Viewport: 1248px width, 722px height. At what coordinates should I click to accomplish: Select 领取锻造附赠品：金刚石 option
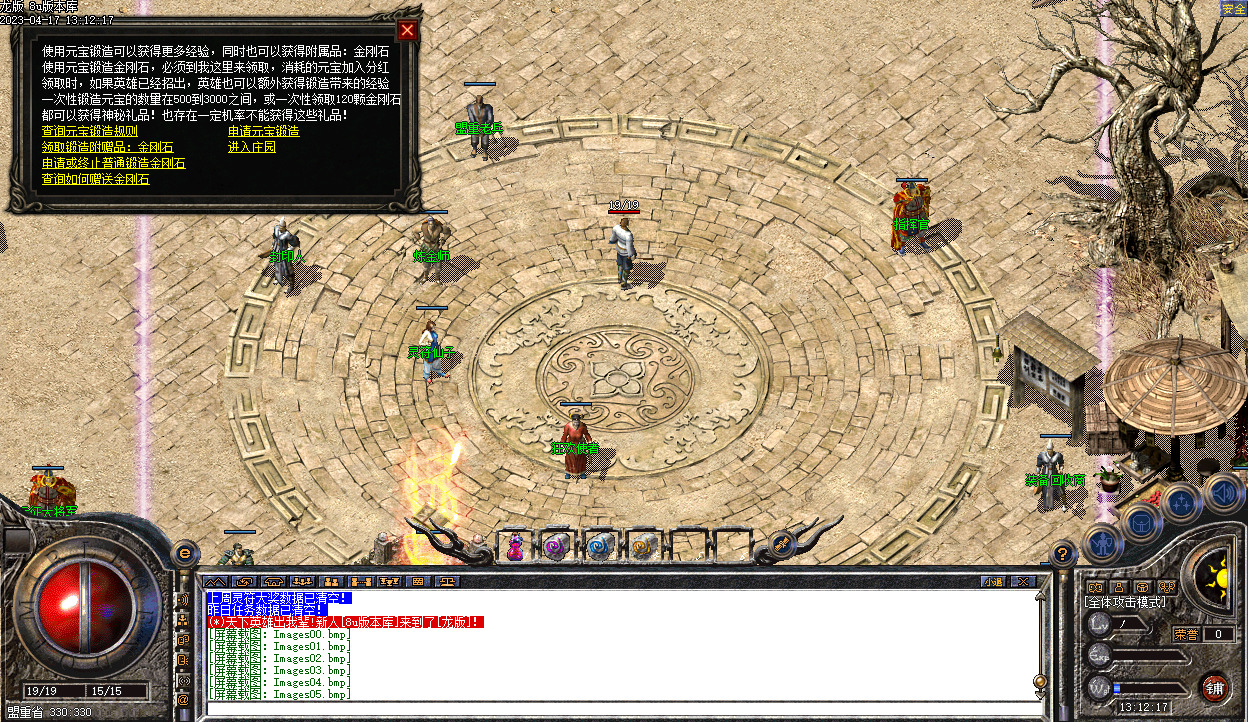[107, 147]
